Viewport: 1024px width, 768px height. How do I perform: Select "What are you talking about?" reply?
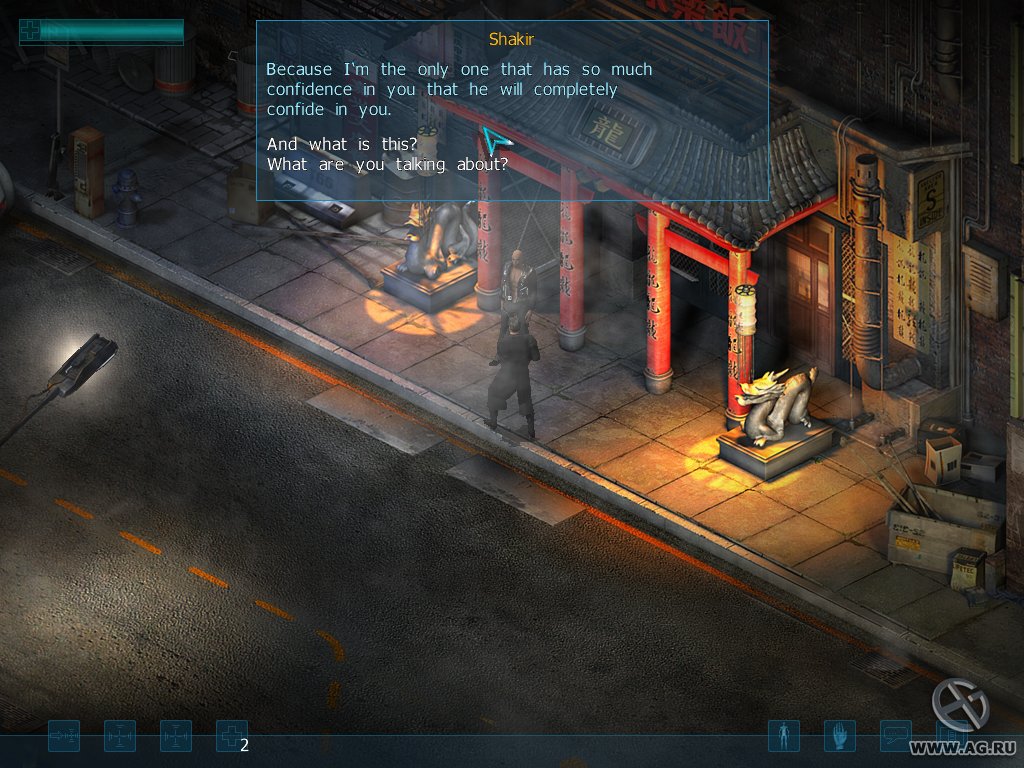click(x=387, y=164)
